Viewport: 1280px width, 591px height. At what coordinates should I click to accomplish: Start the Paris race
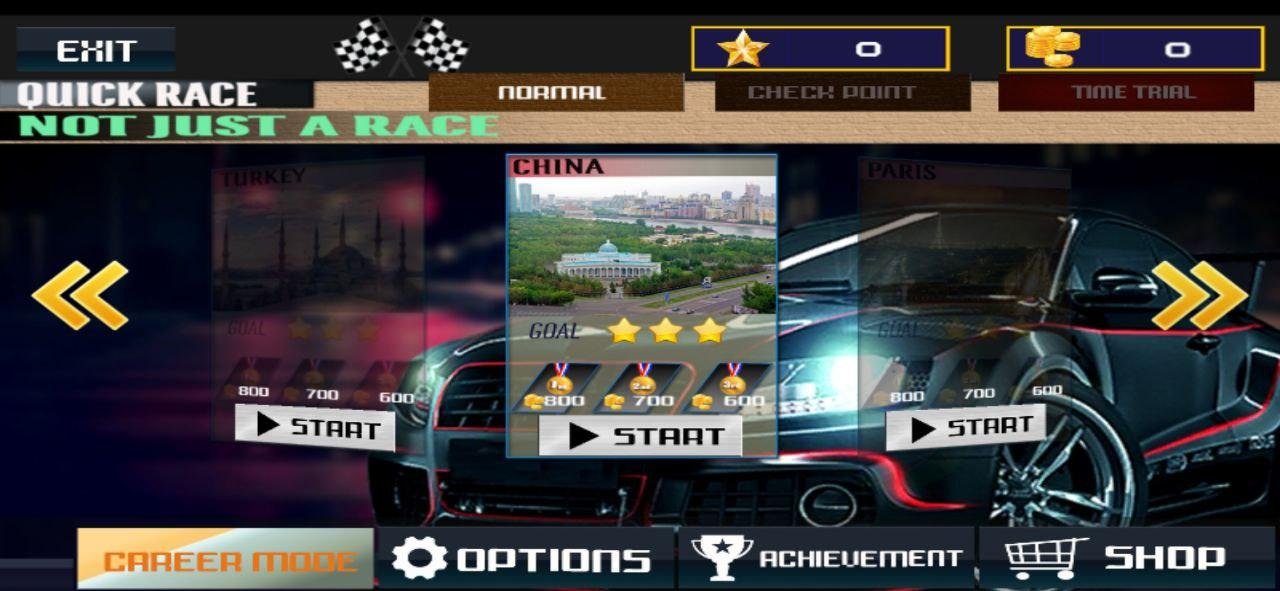pyautogui.click(x=965, y=428)
